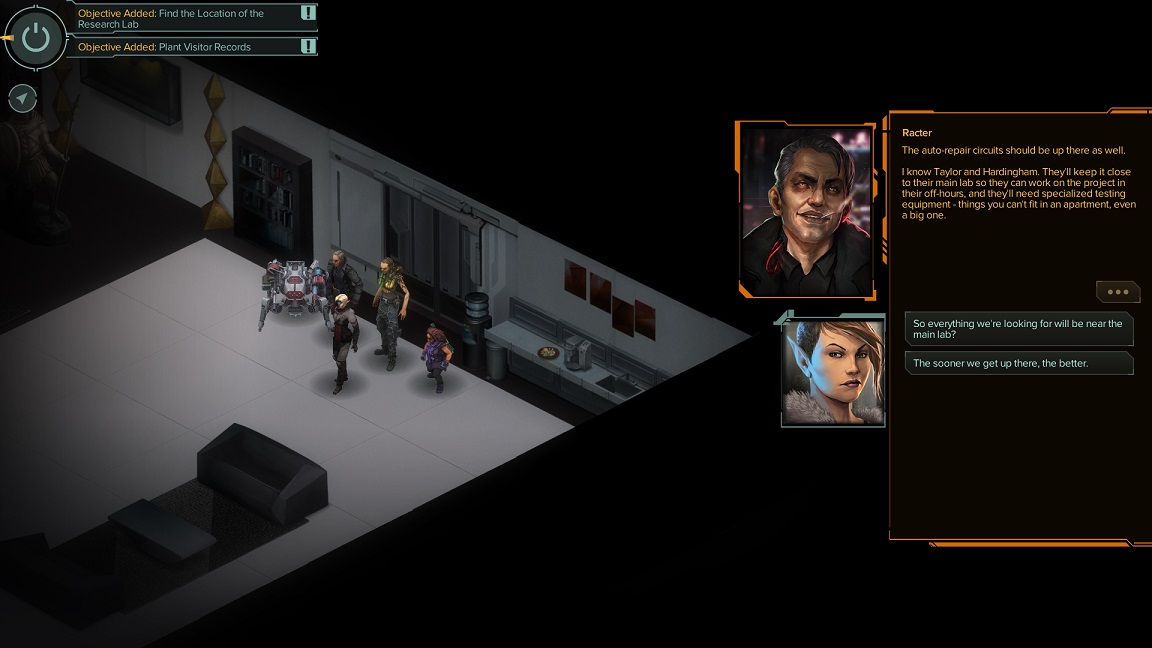This screenshot has height=648, width=1152.
Task: Choose the reply about everything near the main lab
Action: (1018, 329)
